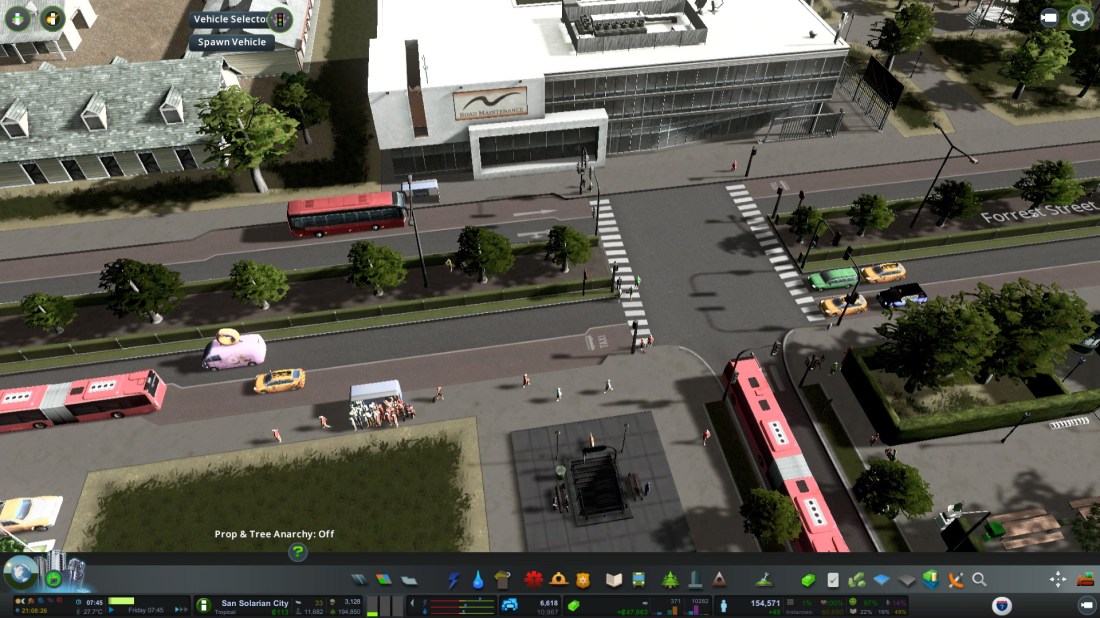
Task: Open the magnifying glass search tool
Action: tap(979, 580)
